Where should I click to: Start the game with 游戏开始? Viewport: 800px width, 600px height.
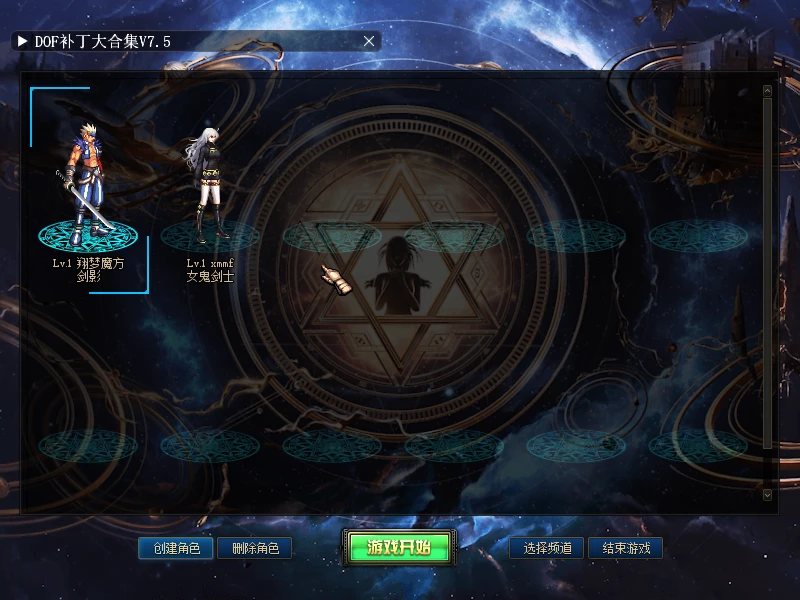398,547
